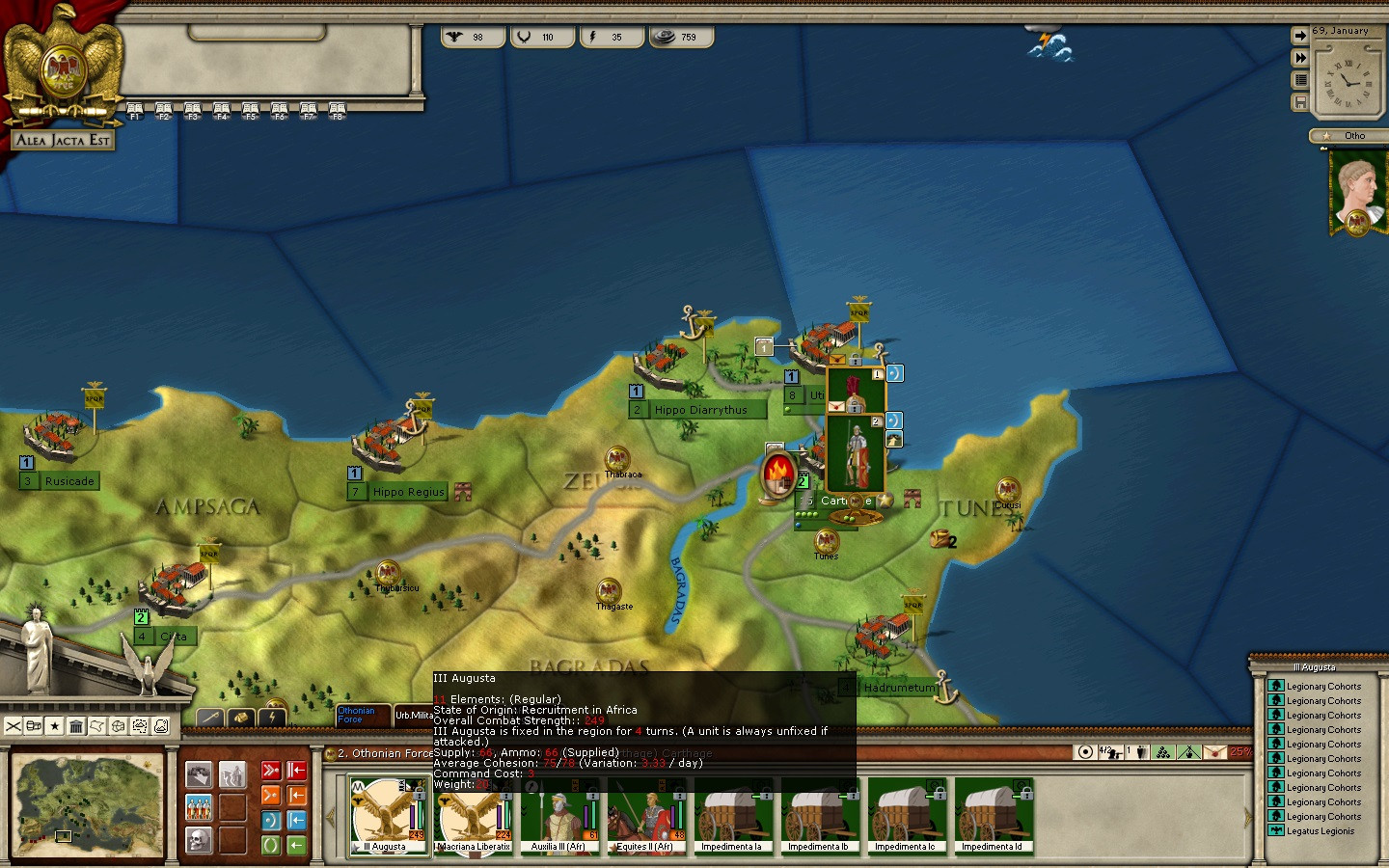
Task: Set the red assault posture
Action: [x=271, y=771]
